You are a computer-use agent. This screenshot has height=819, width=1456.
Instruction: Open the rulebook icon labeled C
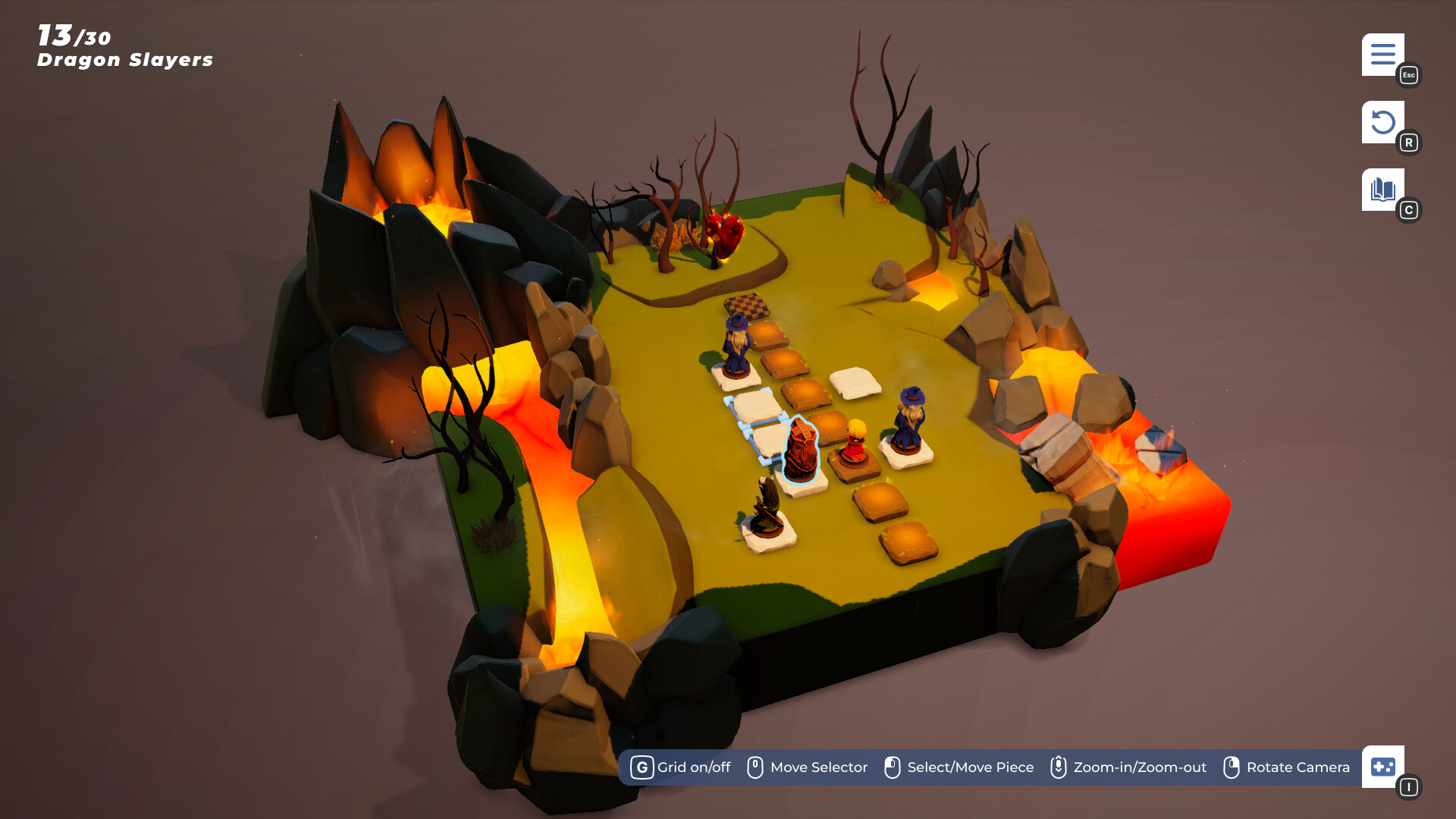(x=1384, y=188)
